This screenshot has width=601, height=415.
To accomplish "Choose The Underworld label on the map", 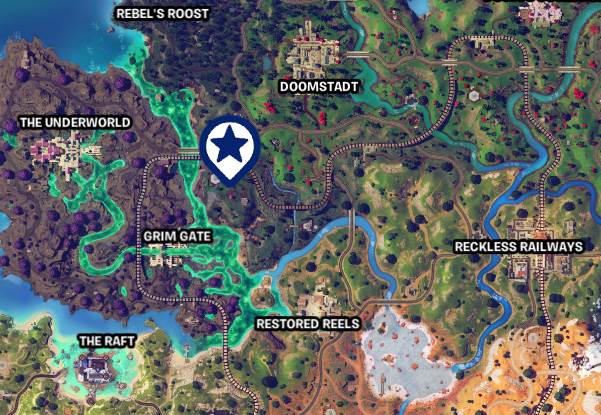I will (x=75, y=123).
